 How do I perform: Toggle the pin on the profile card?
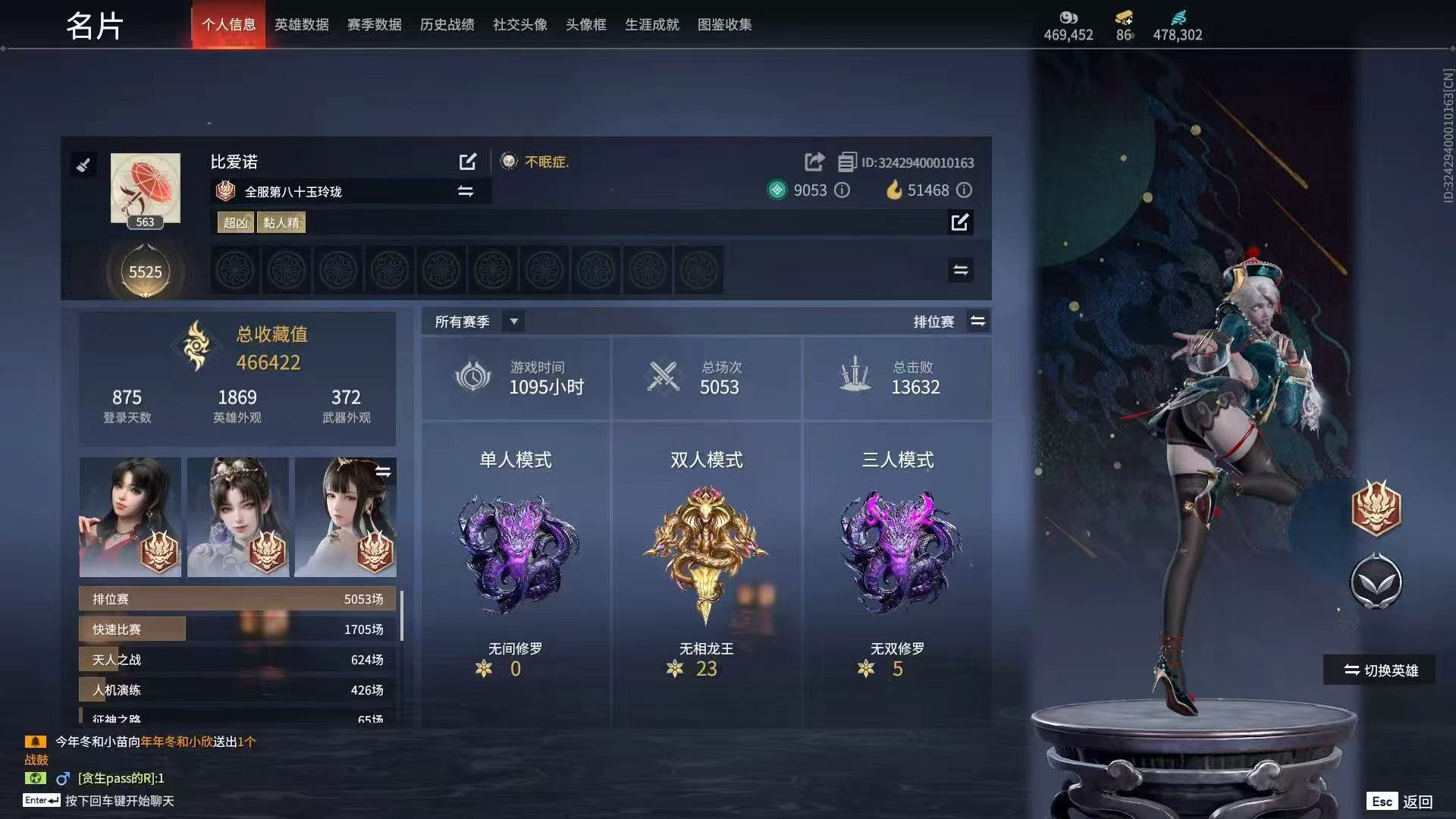click(x=84, y=165)
